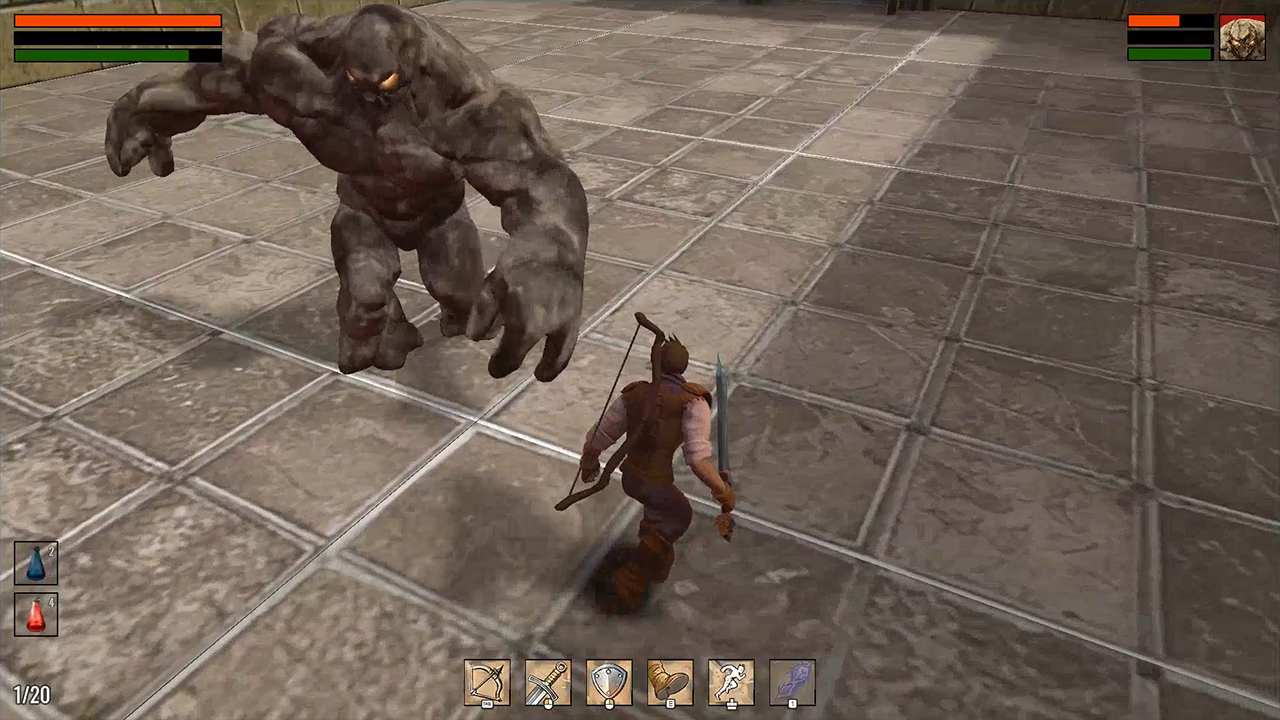Click the TAB keybind badge under the bow
The image size is (1280, 720).
[487, 705]
